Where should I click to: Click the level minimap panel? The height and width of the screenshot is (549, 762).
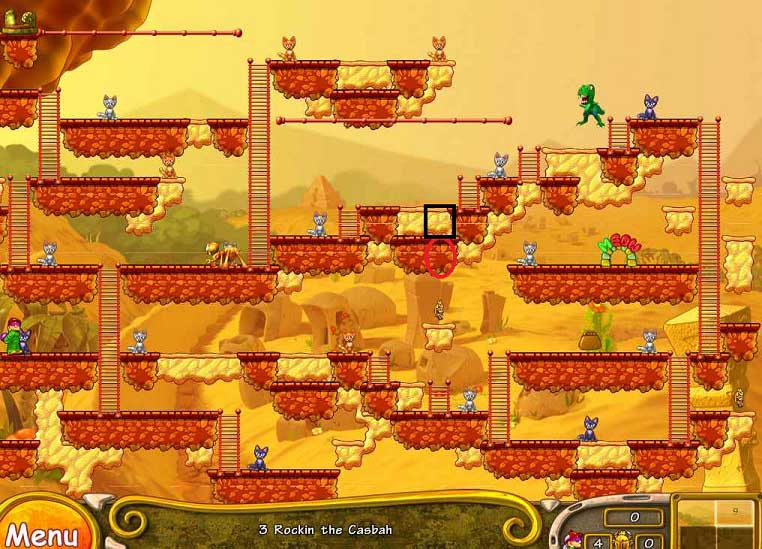(x=716, y=524)
